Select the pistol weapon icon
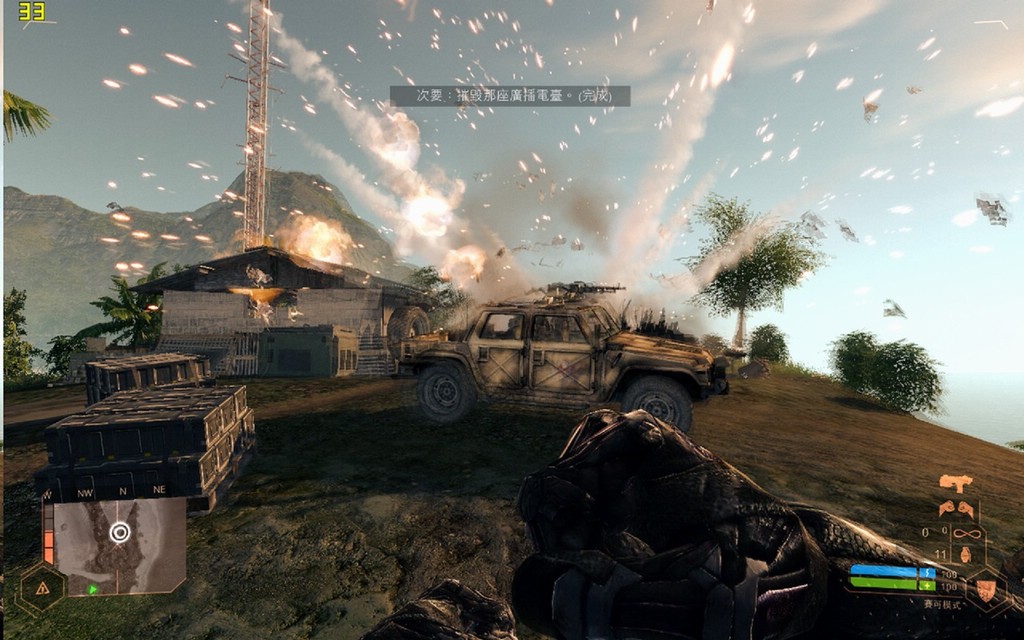 click(x=956, y=484)
